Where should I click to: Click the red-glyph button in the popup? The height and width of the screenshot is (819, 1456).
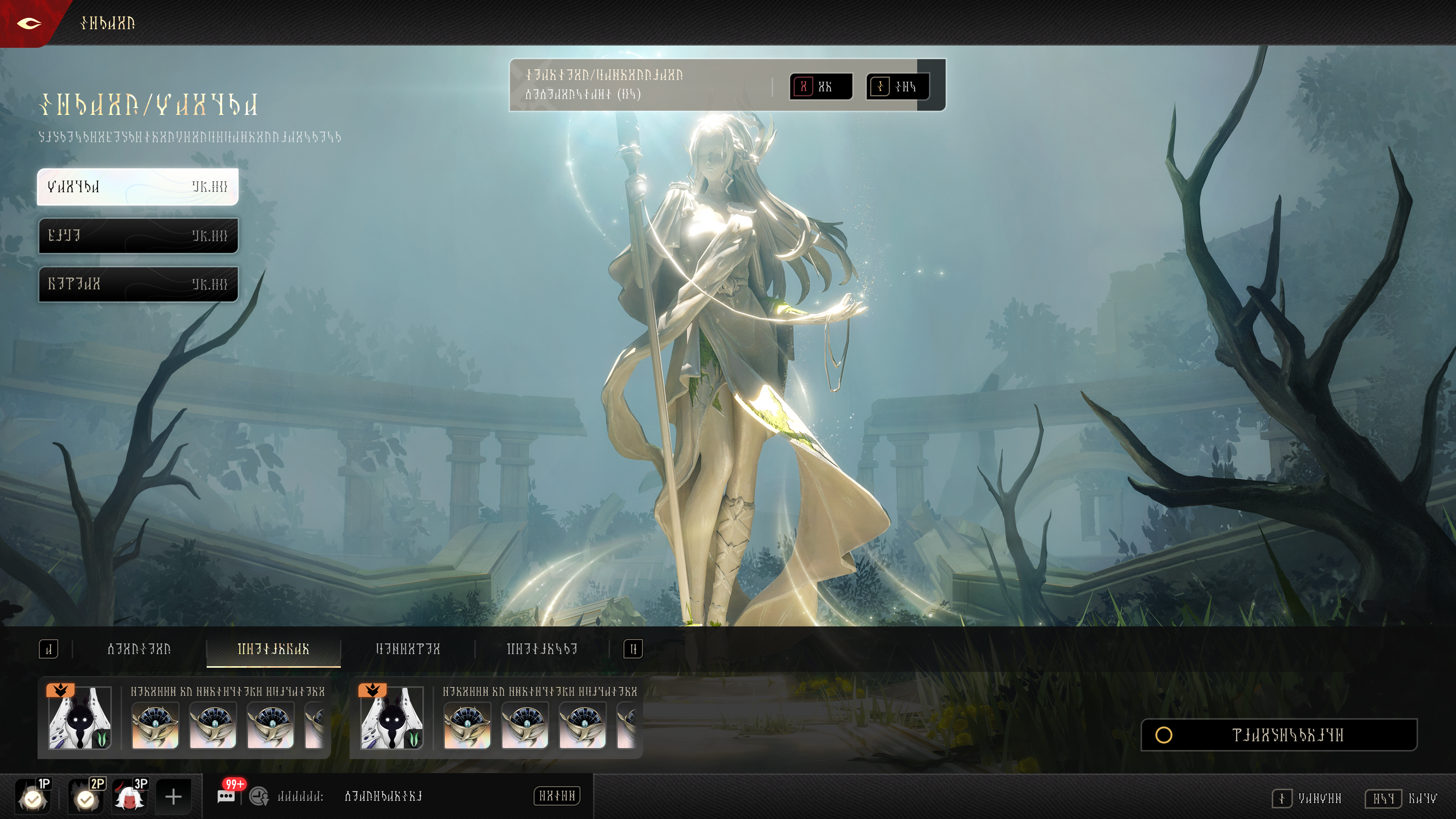[x=821, y=86]
